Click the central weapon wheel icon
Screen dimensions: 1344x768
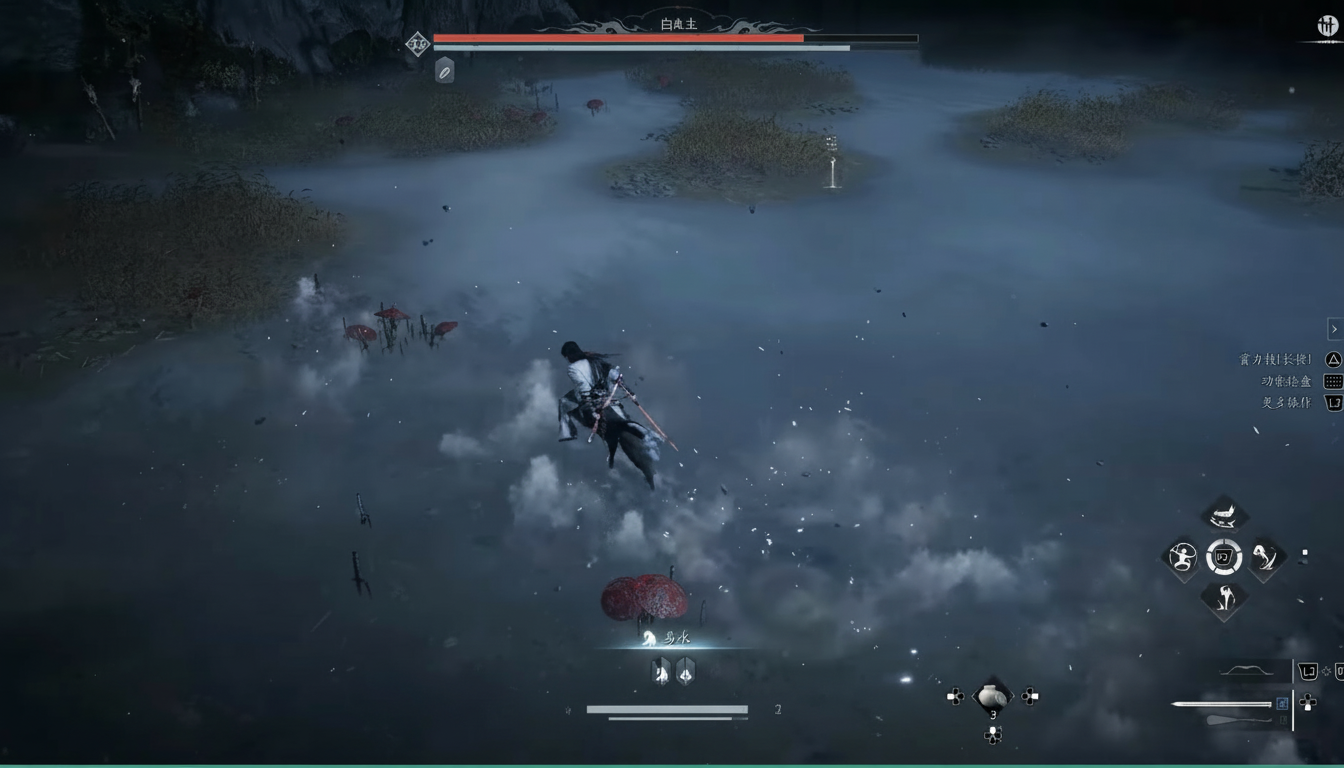(x=1224, y=558)
